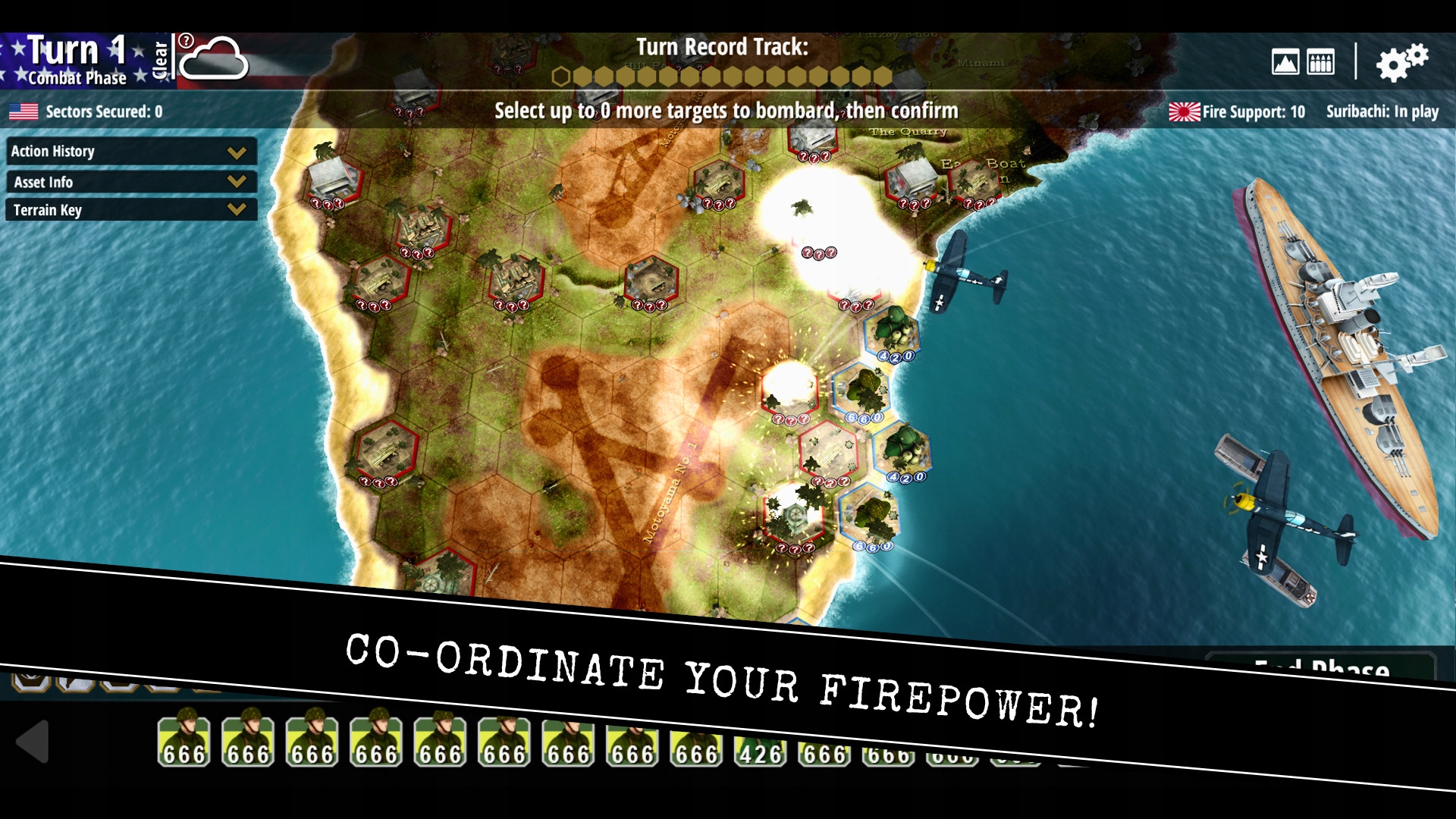This screenshot has height=819, width=1456.
Task: Click the weather cloud icon labeled Clear
Action: pos(215,58)
